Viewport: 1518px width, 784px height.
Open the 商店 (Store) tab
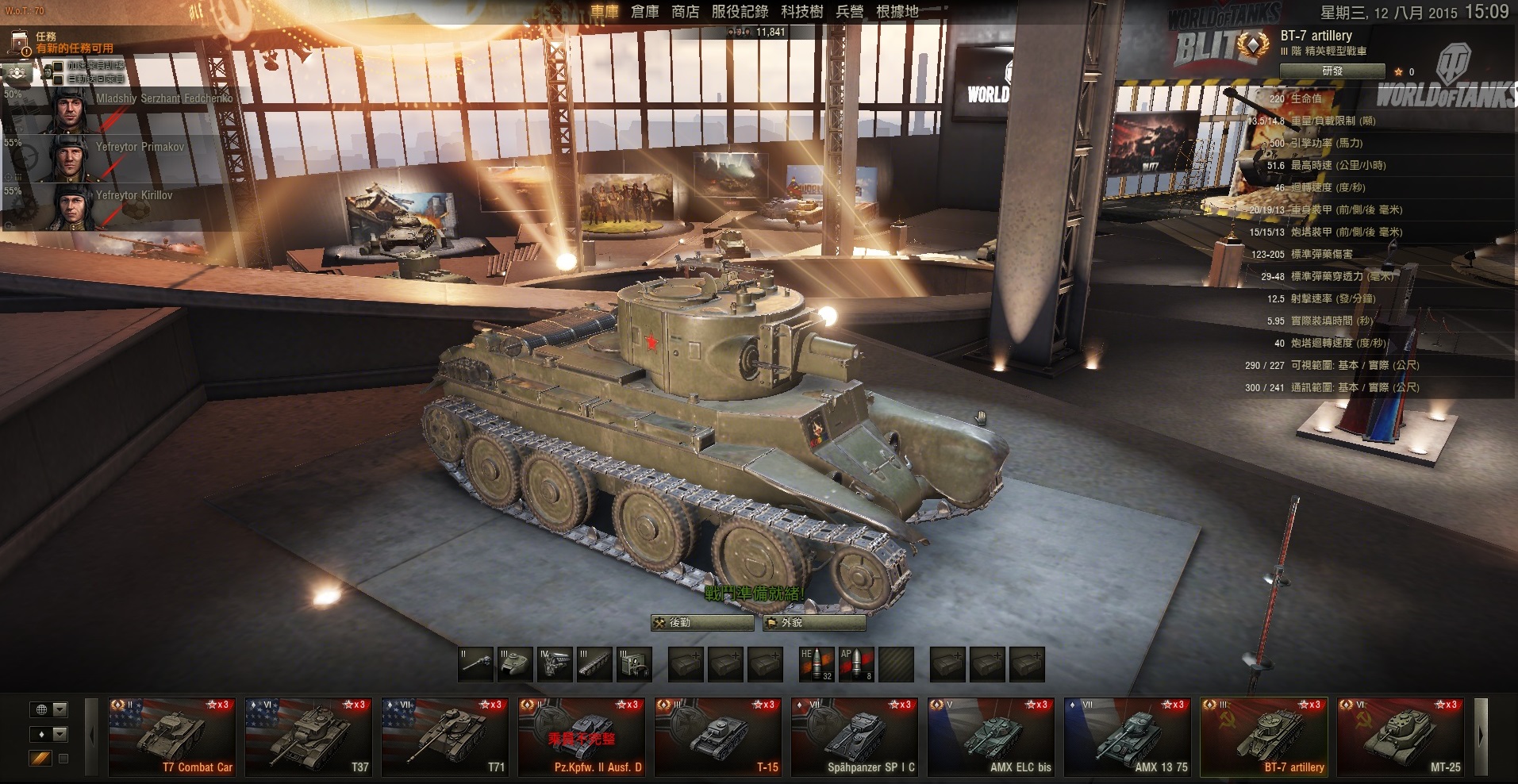click(x=685, y=12)
